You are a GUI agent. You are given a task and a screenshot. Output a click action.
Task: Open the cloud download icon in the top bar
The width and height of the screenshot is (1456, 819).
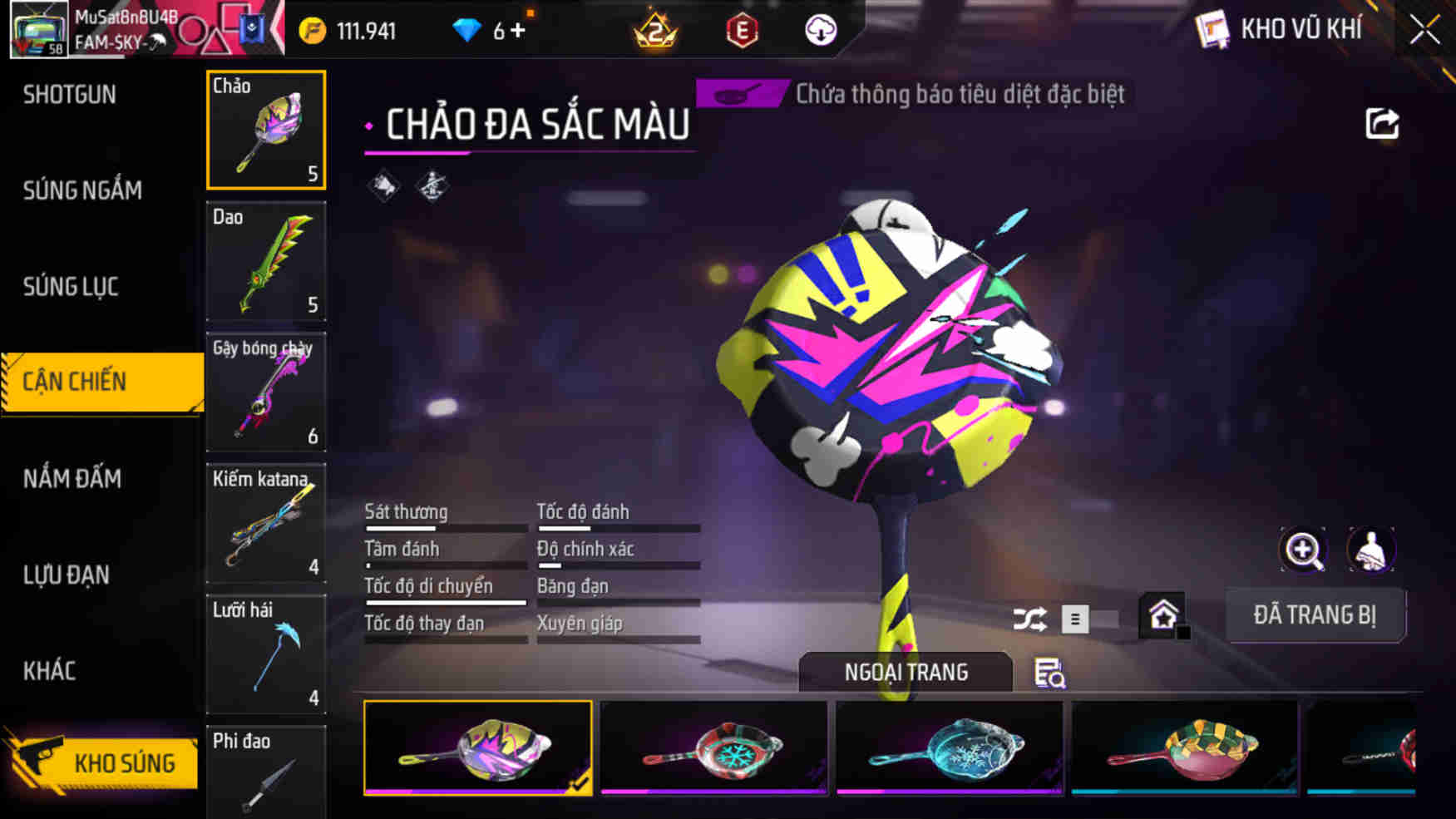[819, 30]
